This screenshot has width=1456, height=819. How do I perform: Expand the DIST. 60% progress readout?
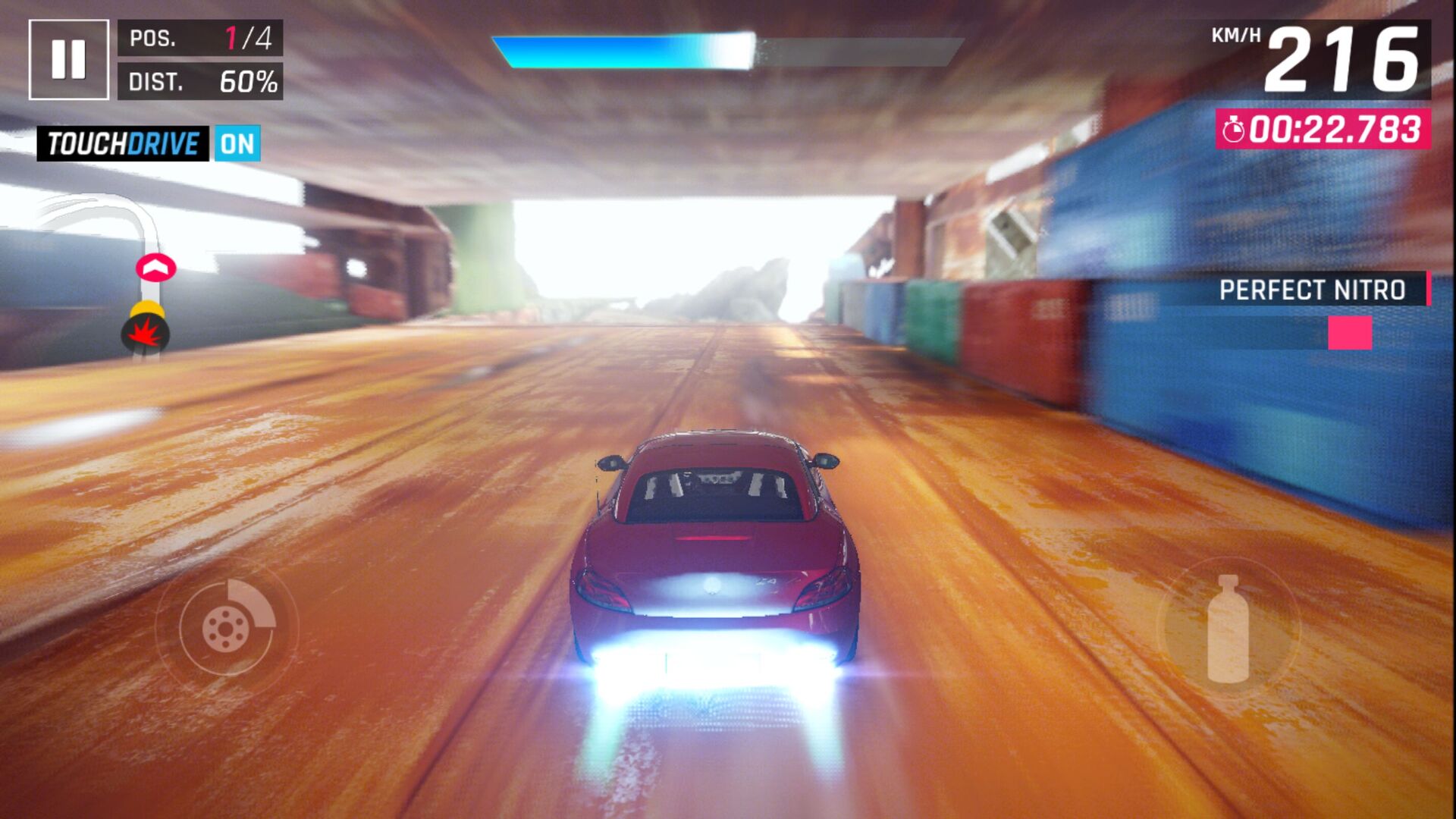pos(199,80)
